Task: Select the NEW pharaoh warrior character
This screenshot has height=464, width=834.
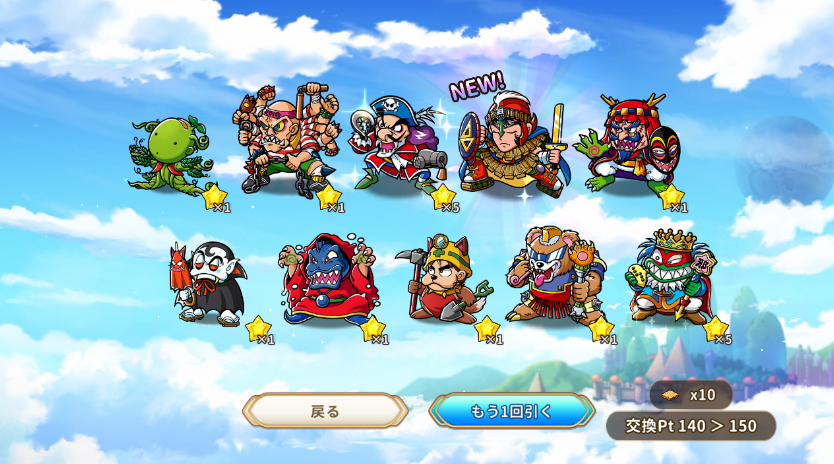Action: pyautogui.click(x=512, y=145)
